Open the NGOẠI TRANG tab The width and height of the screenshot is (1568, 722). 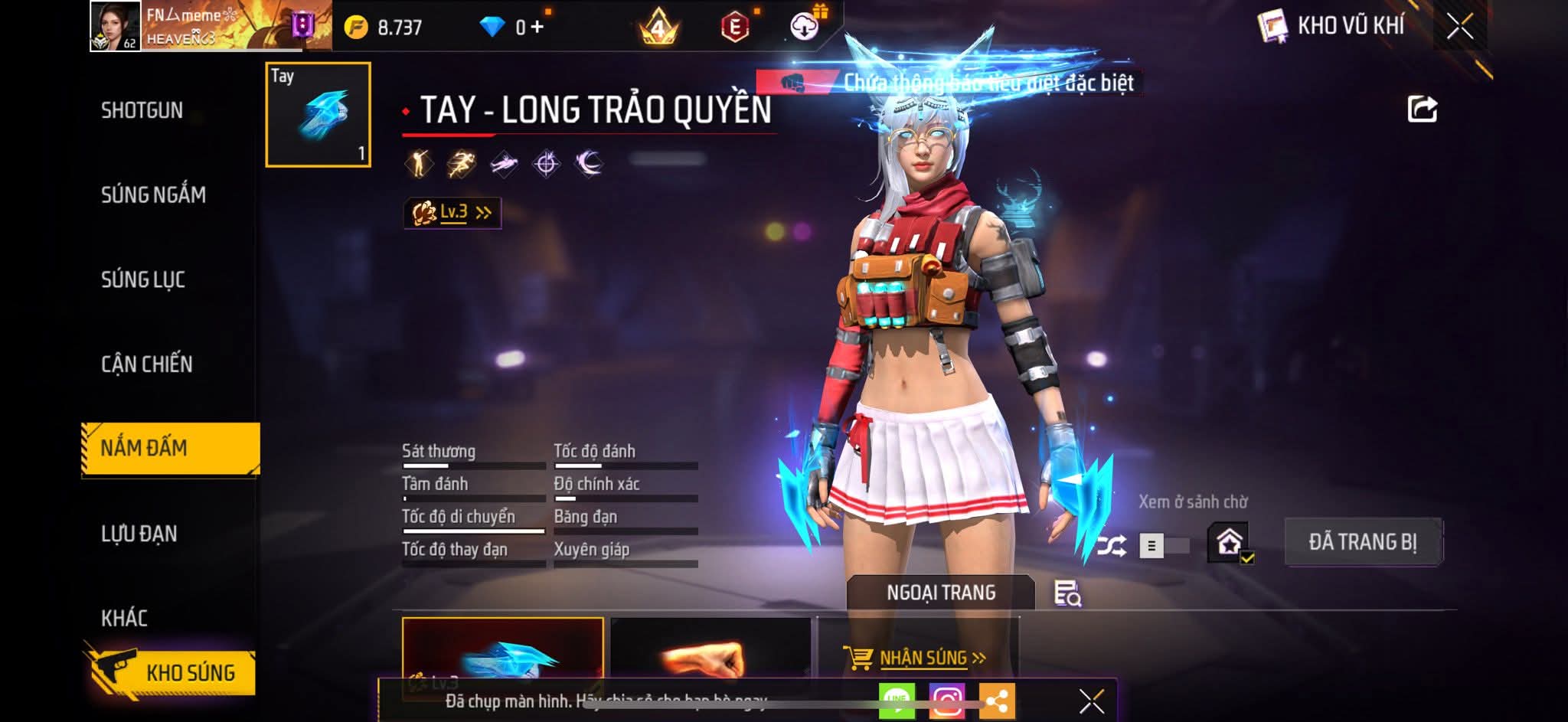pyautogui.click(x=941, y=593)
